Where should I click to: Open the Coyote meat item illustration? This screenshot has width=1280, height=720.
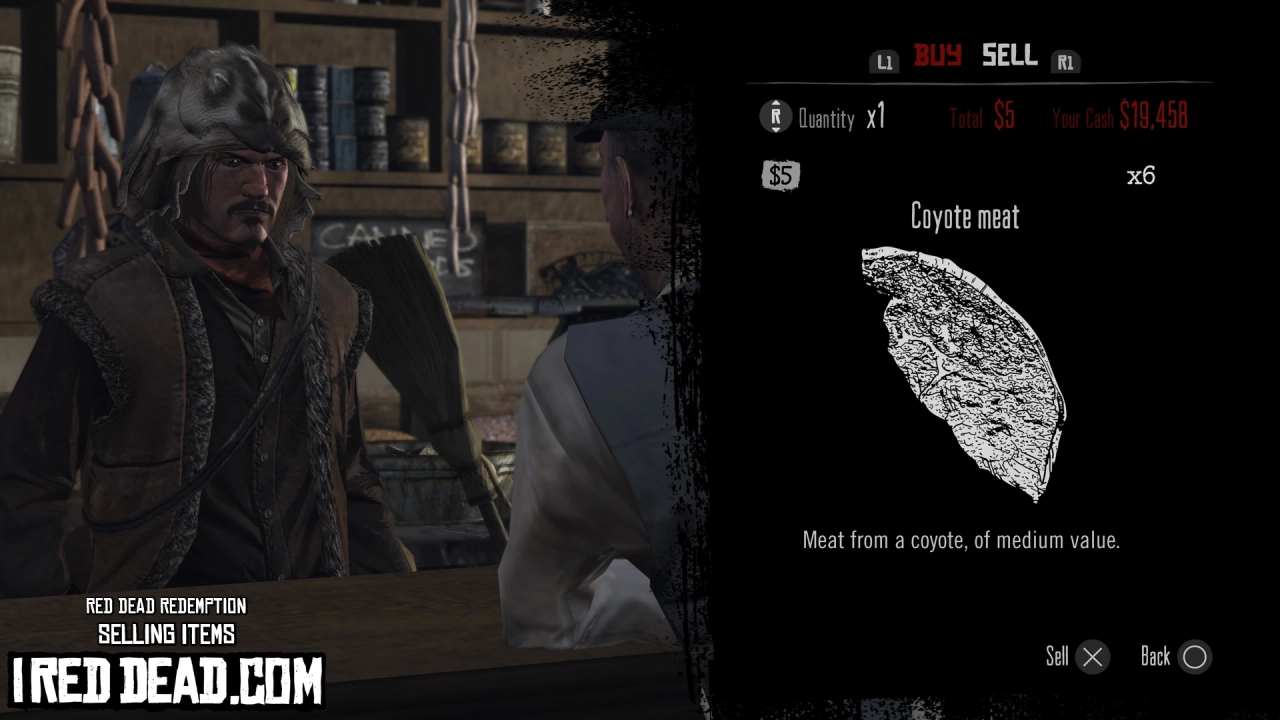pos(965,370)
